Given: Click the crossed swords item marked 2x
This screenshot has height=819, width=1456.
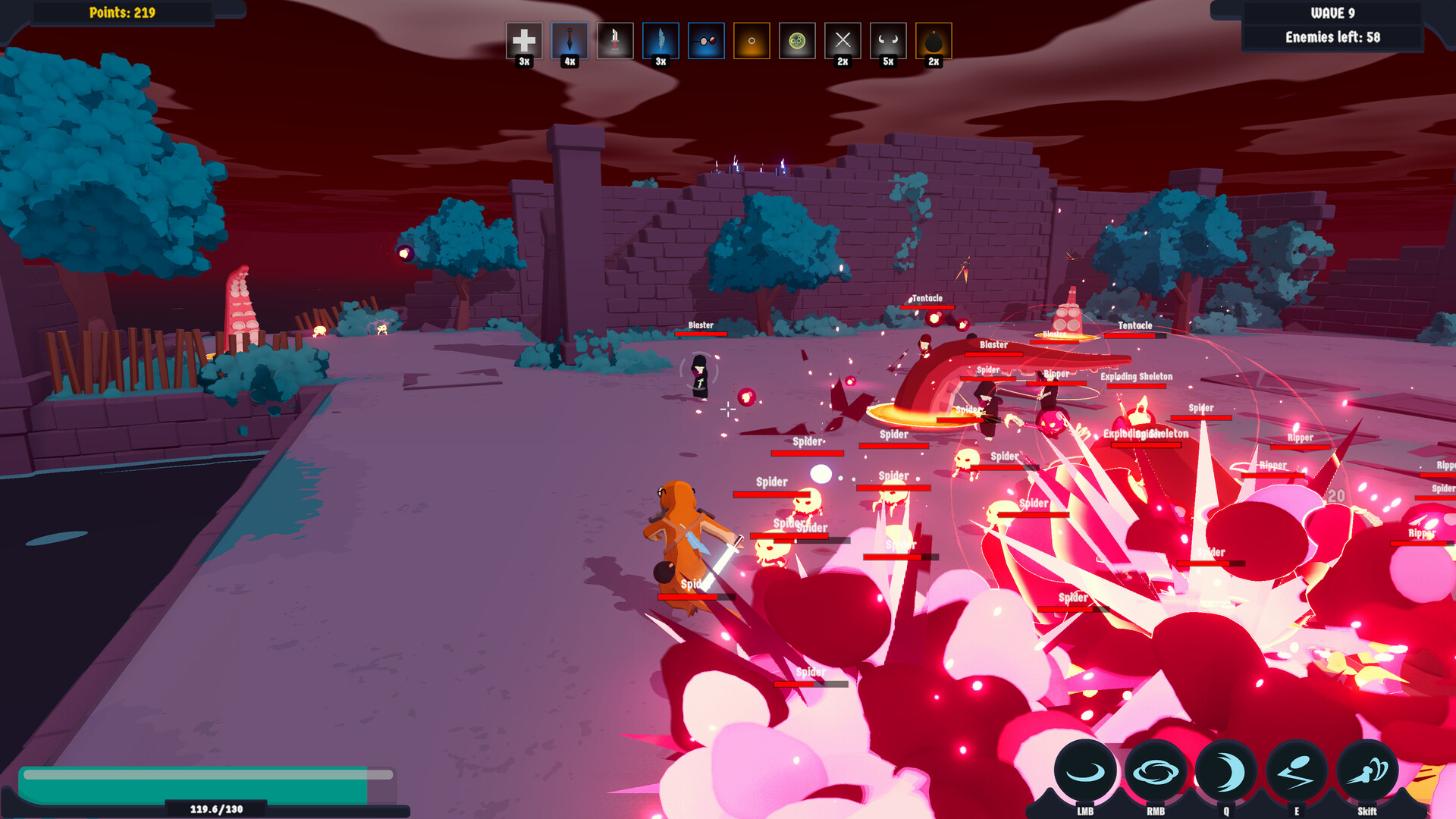Looking at the screenshot, I should (x=841, y=42).
